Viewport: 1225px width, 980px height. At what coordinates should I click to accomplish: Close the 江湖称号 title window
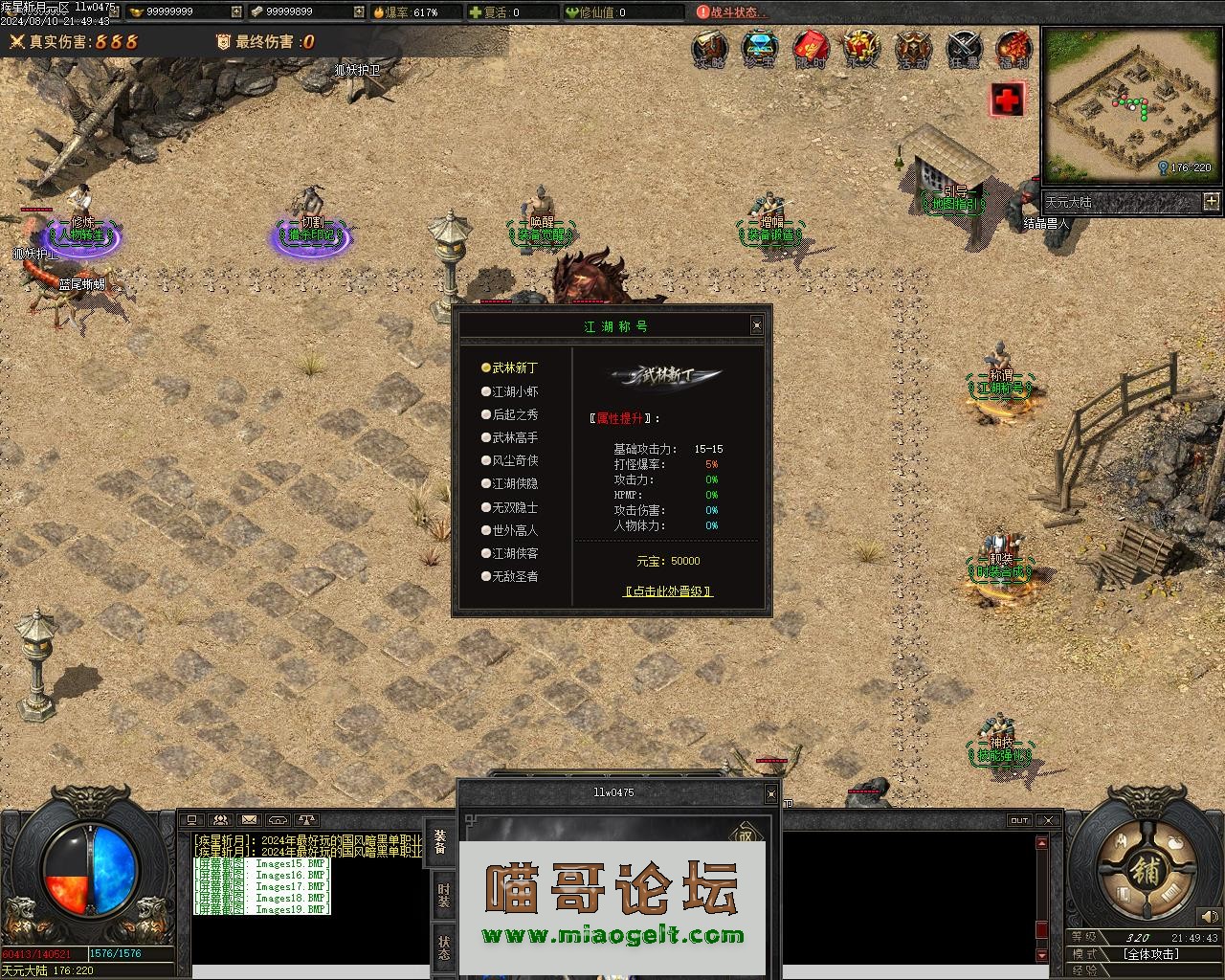point(757,325)
